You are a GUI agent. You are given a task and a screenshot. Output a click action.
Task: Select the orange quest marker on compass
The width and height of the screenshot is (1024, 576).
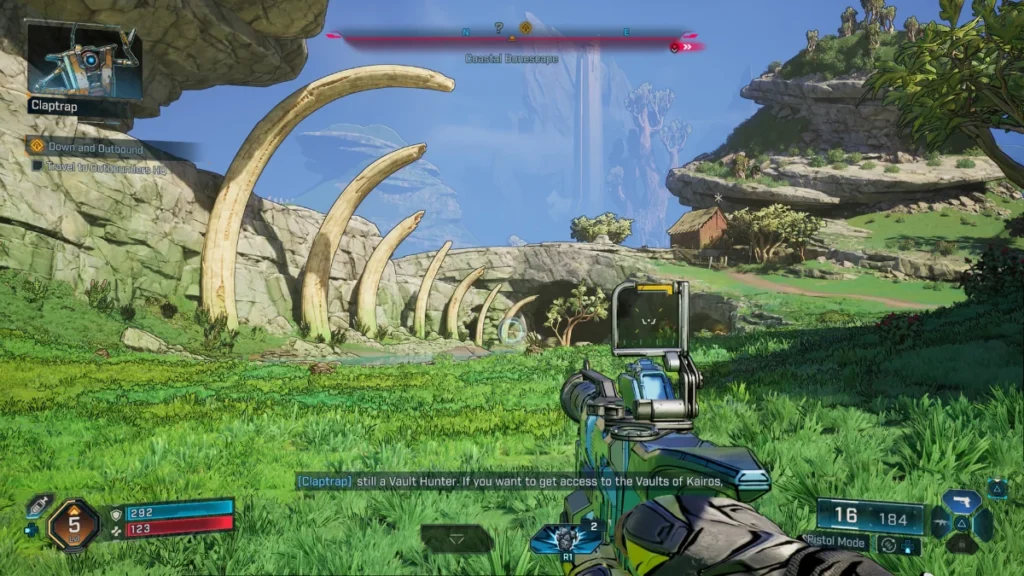(x=525, y=28)
